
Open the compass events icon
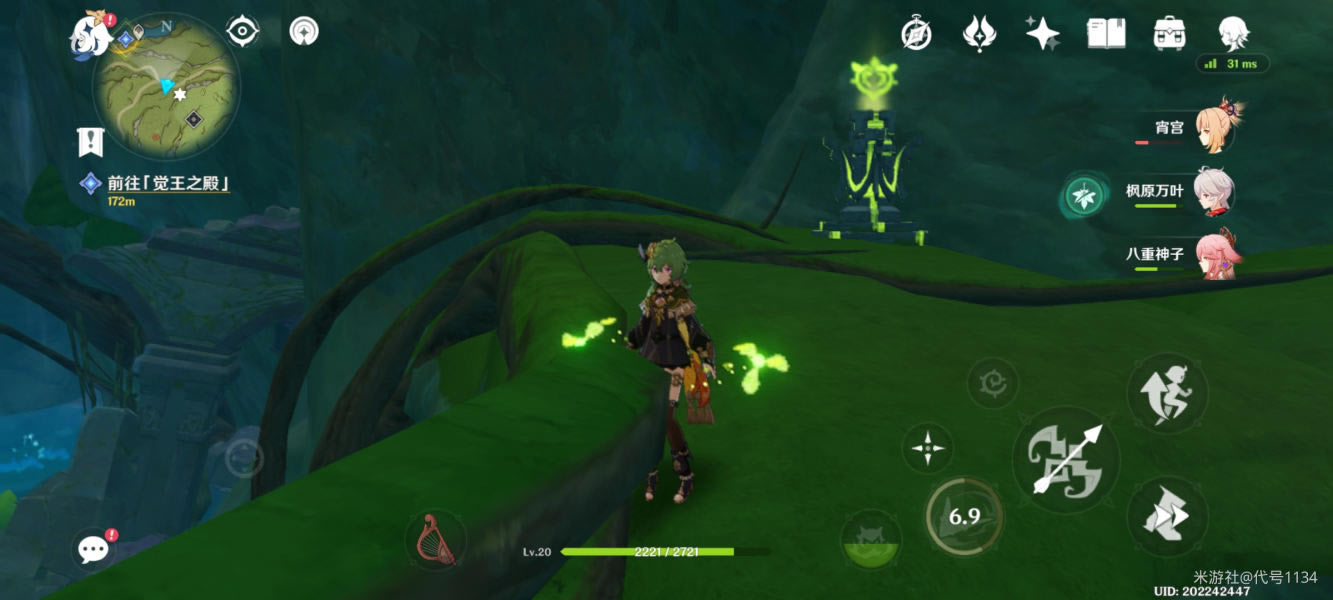coord(916,33)
